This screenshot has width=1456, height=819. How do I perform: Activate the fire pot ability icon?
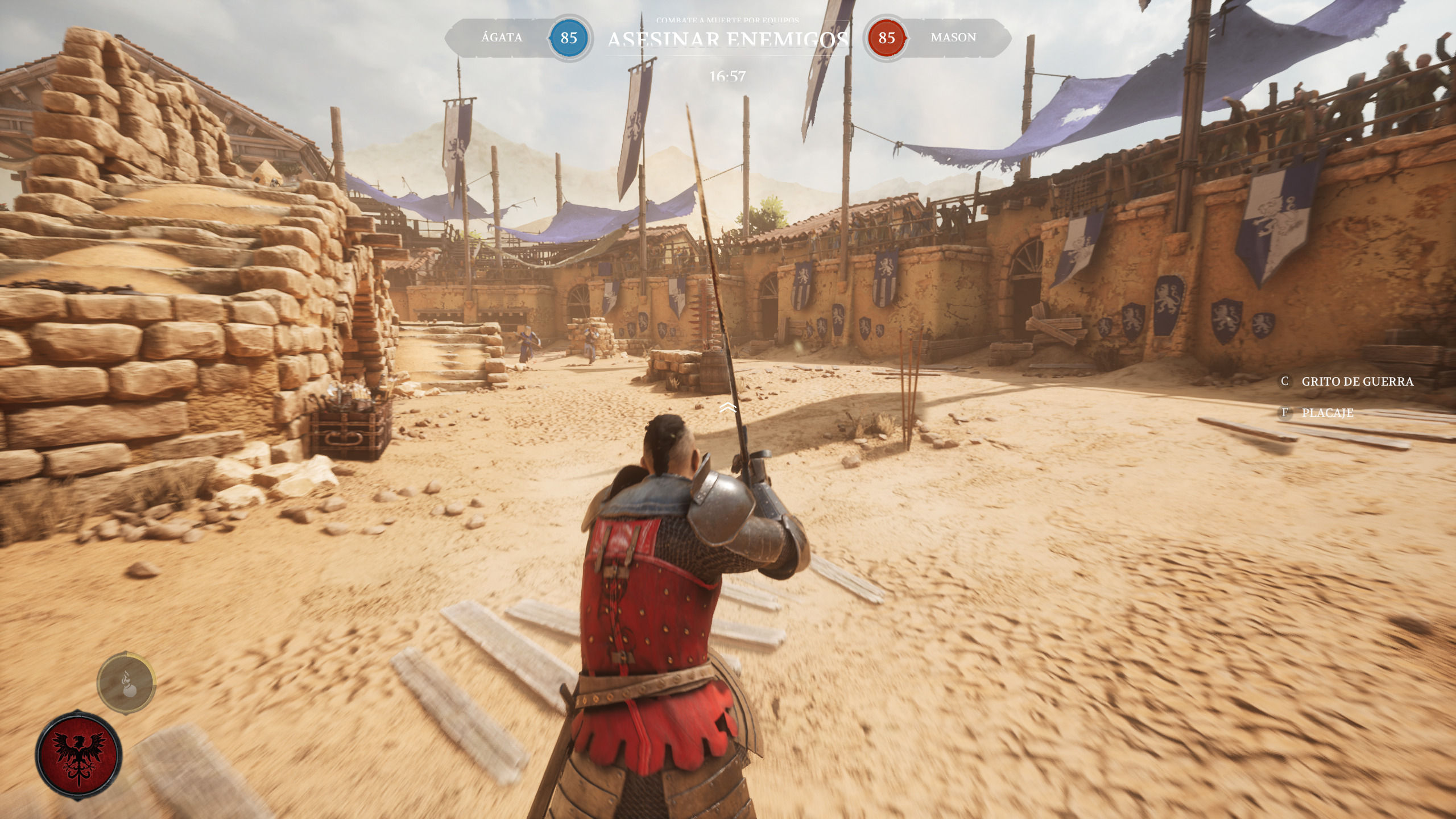click(x=126, y=682)
